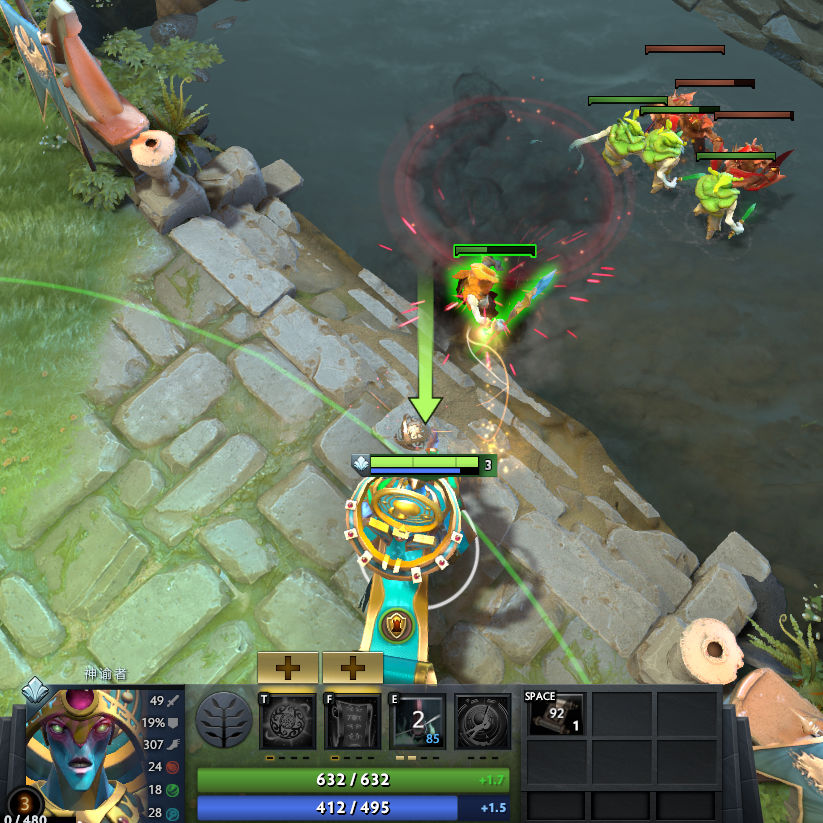
Task: Select the False Promise ultimate icon
Action: pos(483,721)
